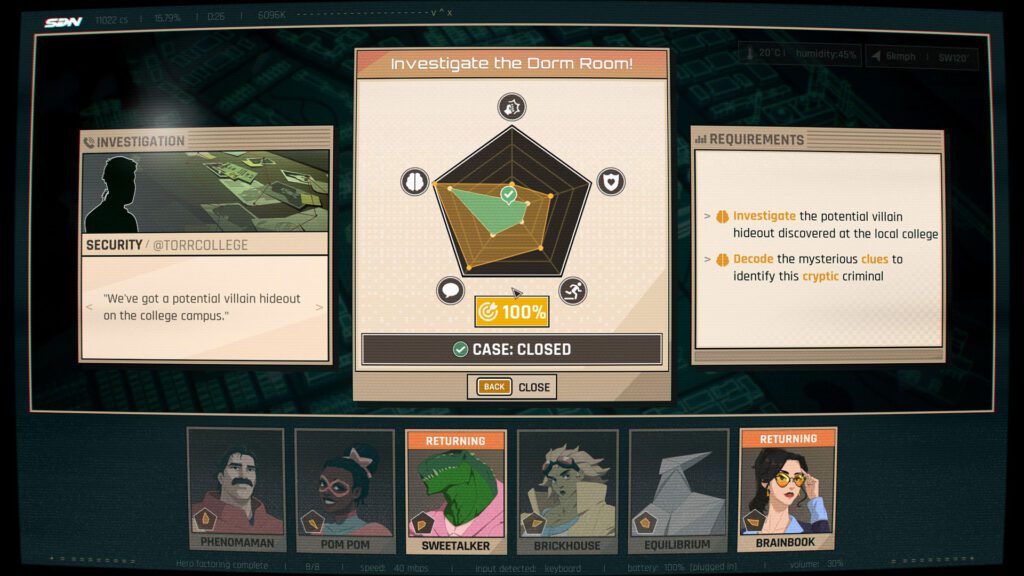This screenshot has height=576, width=1024.
Task: Show previous security message with left arrow
Action: click(91, 307)
